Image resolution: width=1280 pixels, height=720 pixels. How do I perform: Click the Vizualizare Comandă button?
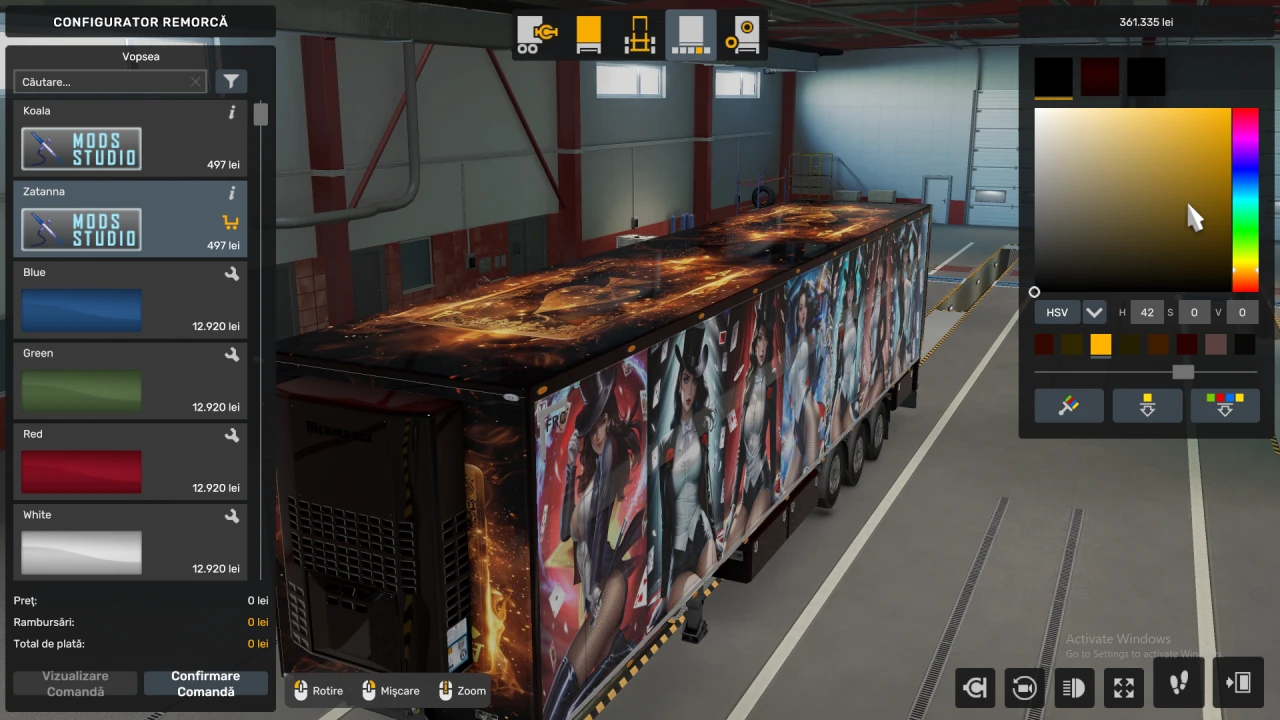pos(75,683)
